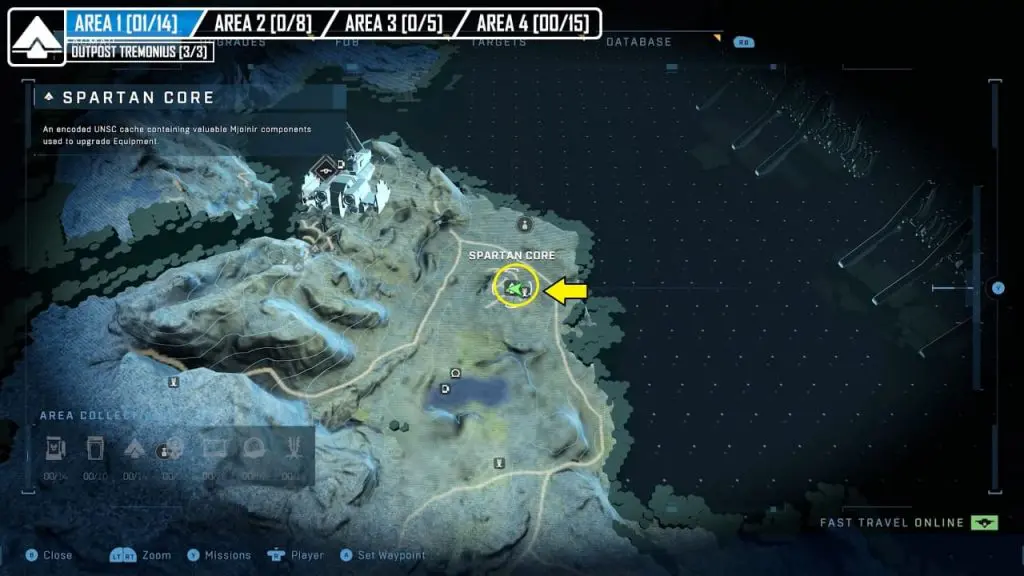Image resolution: width=1024 pixels, height=576 pixels.
Task: Click the Outpost Tremonius progress label
Action: [141, 52]
